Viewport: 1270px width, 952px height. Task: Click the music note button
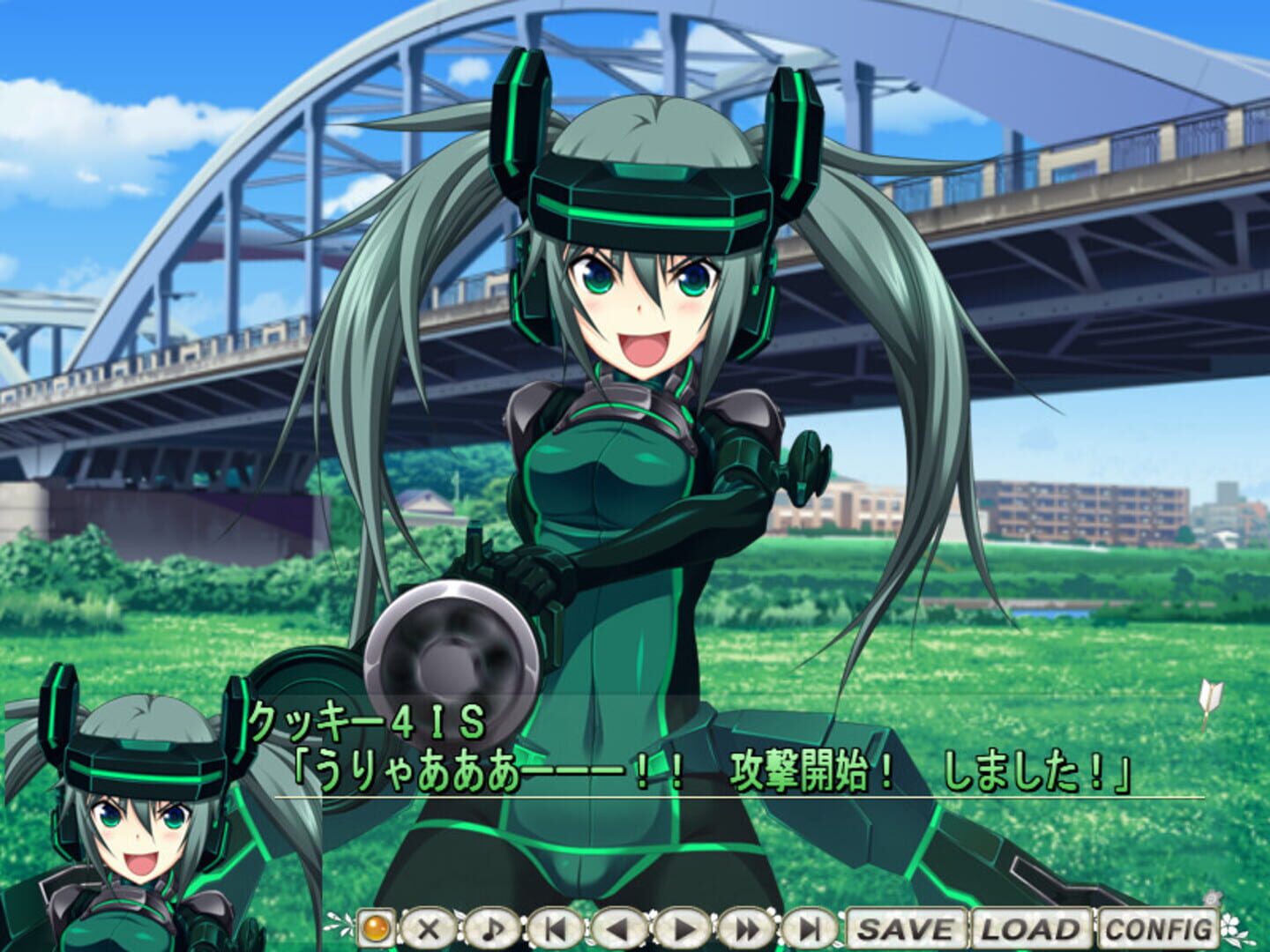tap(492, 928)
